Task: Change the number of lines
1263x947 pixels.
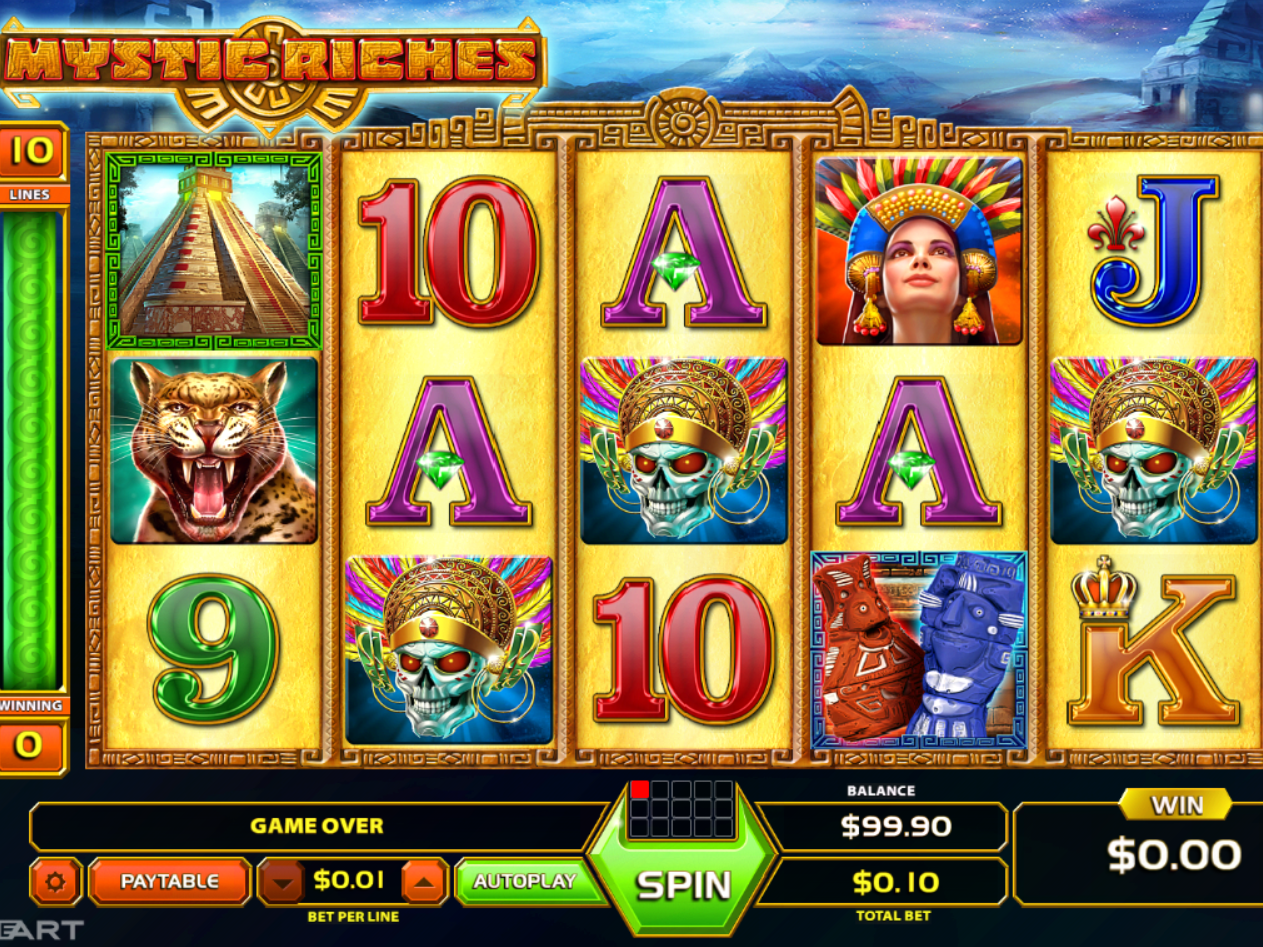Action: (32, 152)
